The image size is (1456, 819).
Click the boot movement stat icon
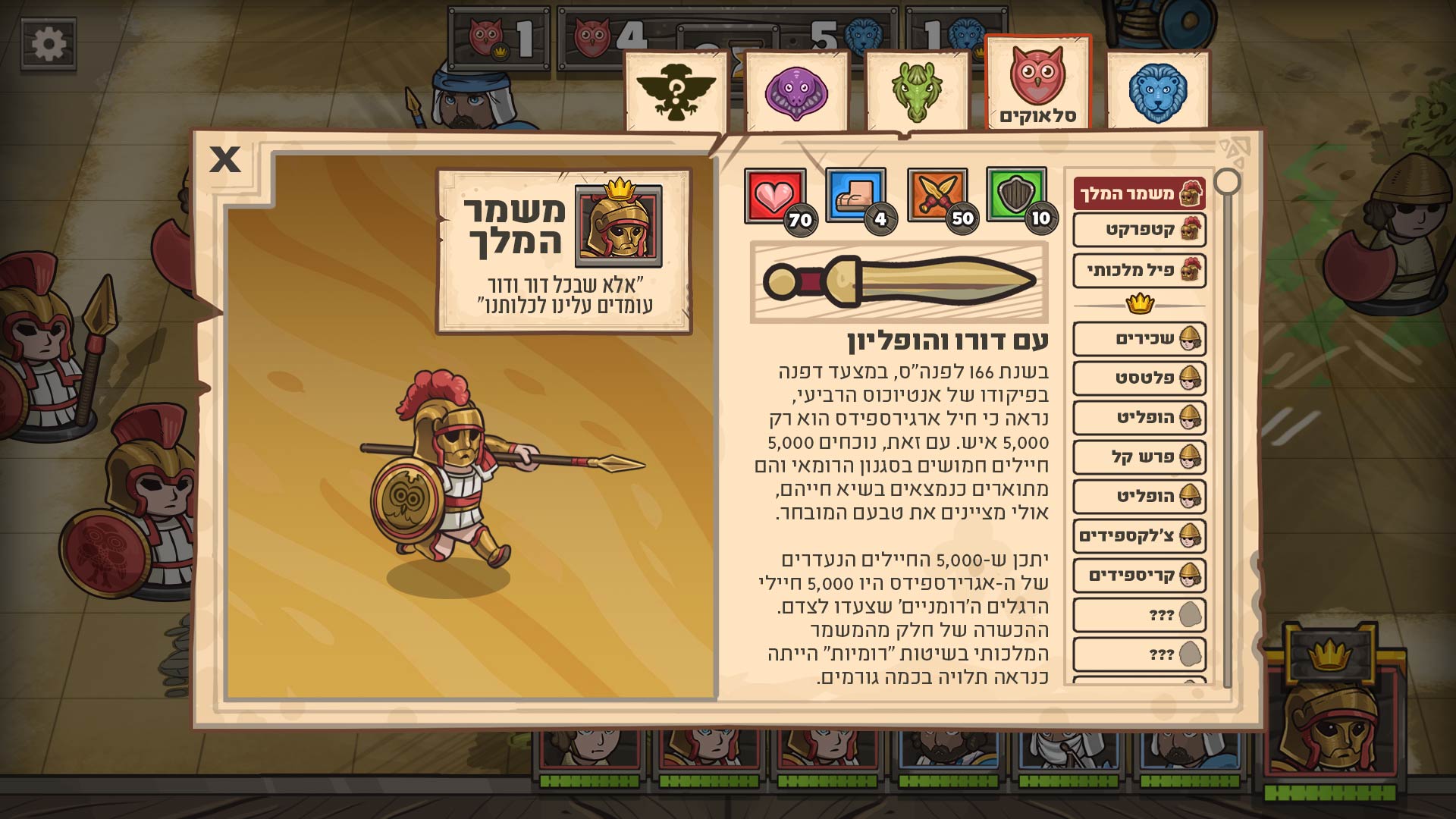(855, 196)
